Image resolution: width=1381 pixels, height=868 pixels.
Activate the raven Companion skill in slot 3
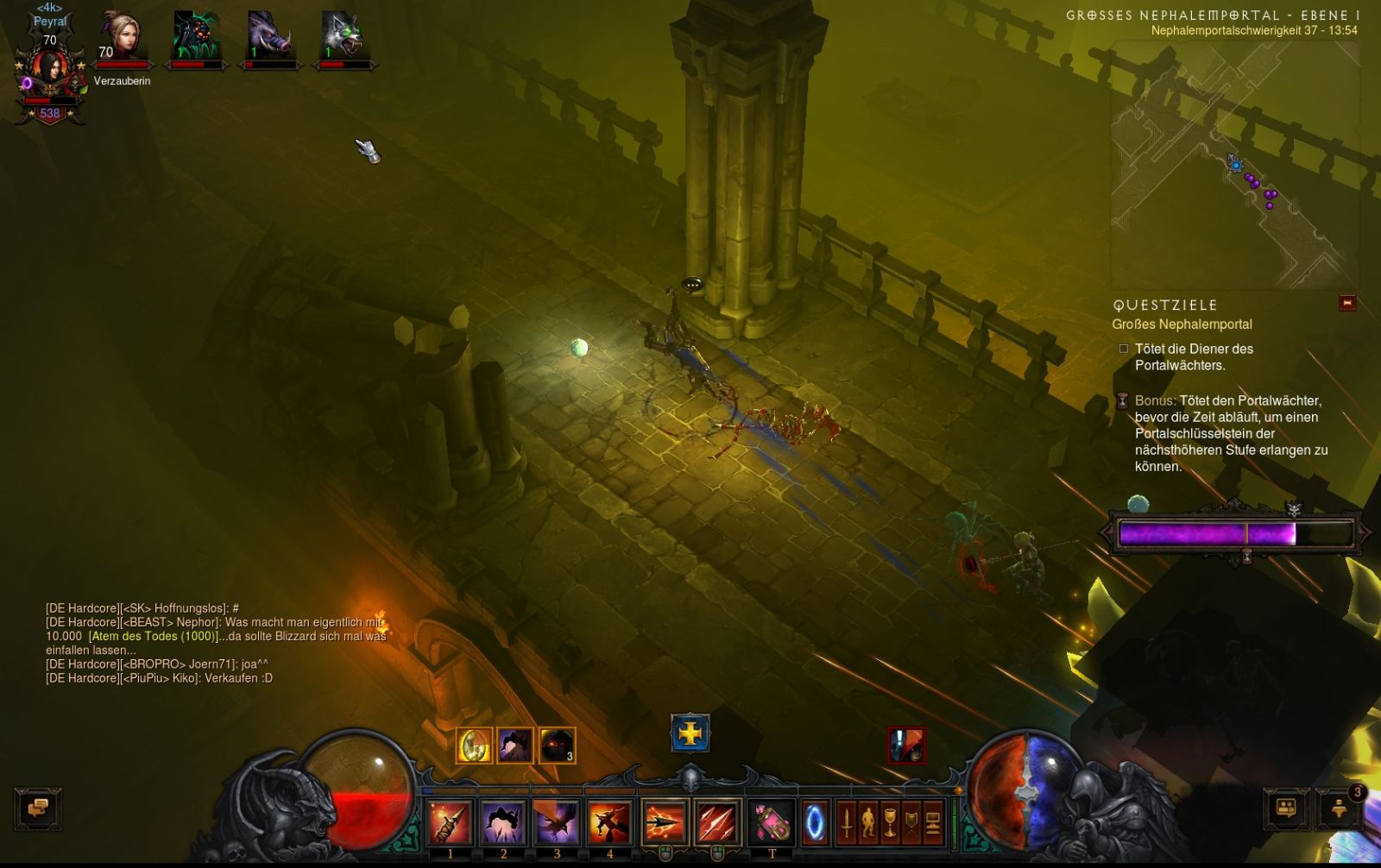[x=557, y=822]
